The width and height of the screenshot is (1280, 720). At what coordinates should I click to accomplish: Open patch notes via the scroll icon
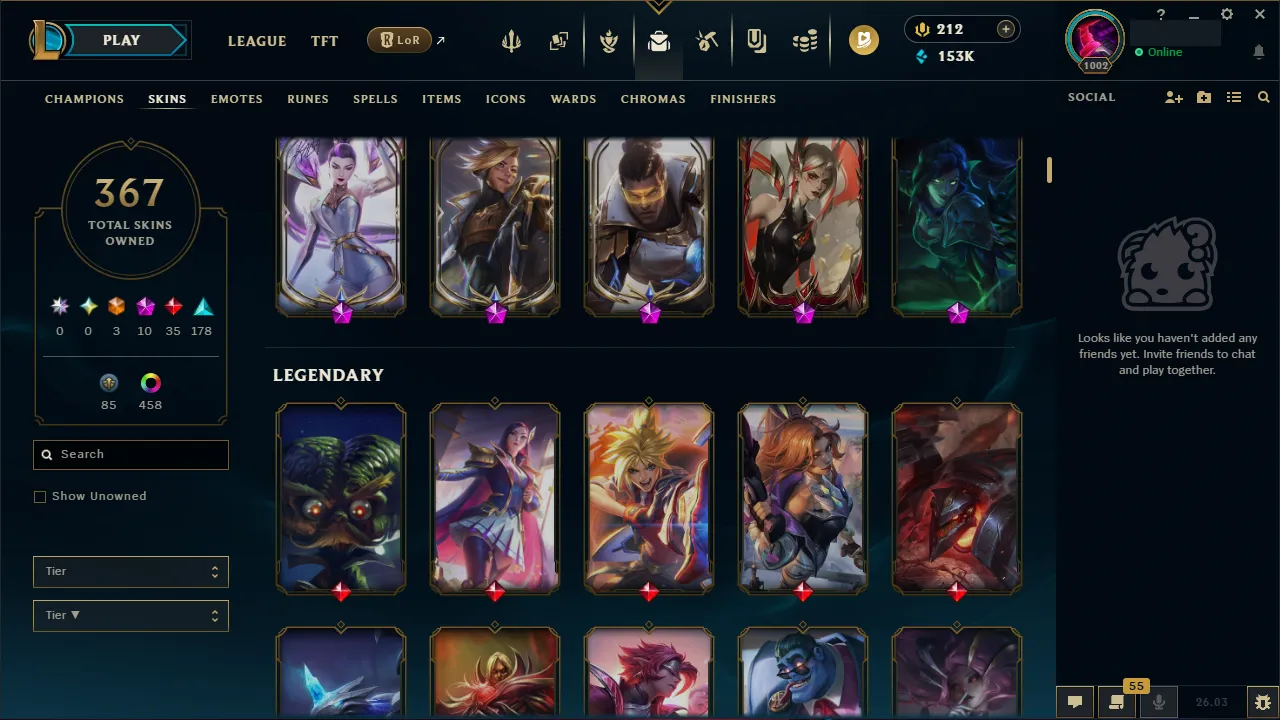point(1117,701)
